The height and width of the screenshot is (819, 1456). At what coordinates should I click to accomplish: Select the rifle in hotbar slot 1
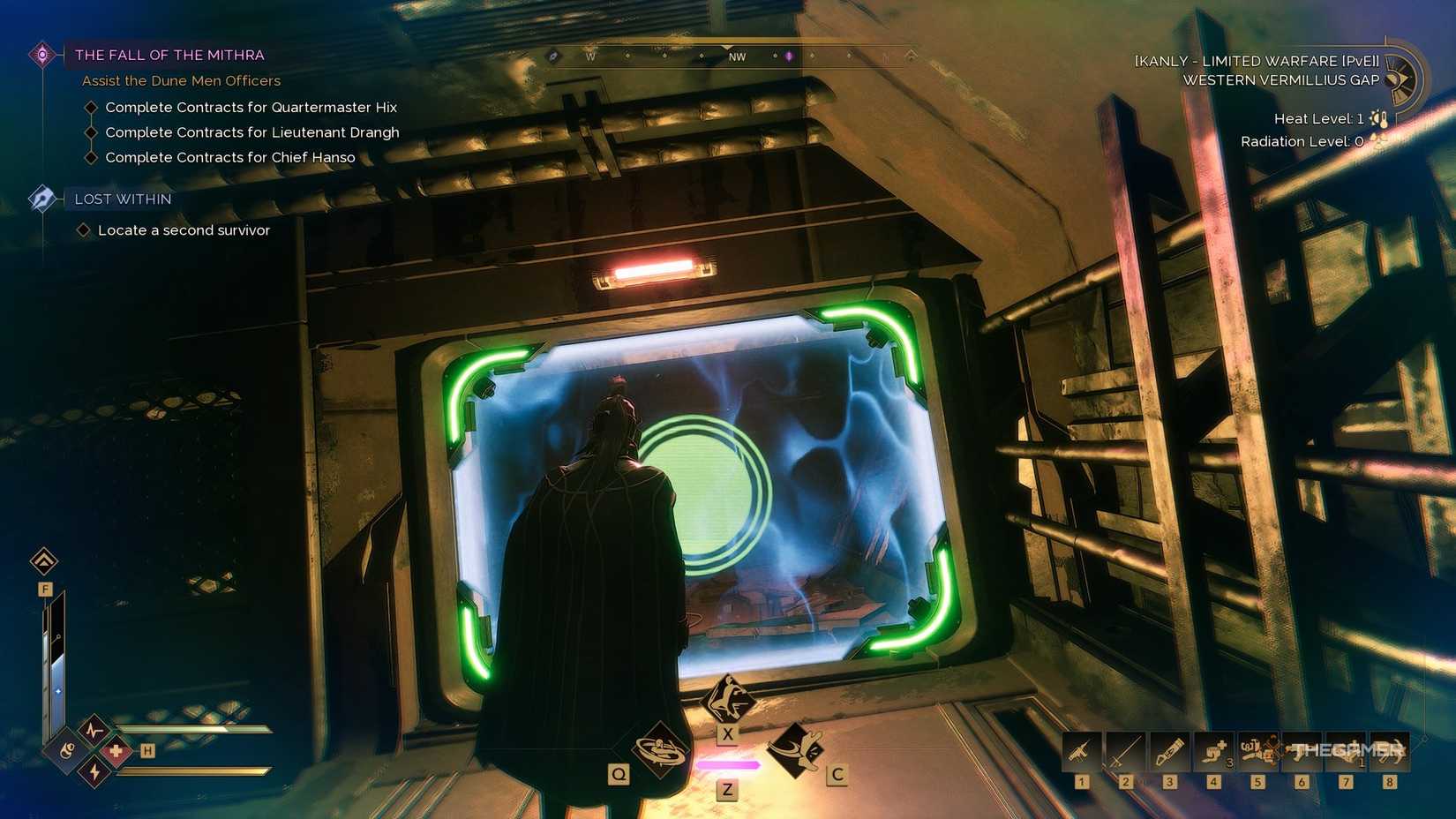[x=1080, y=750]
